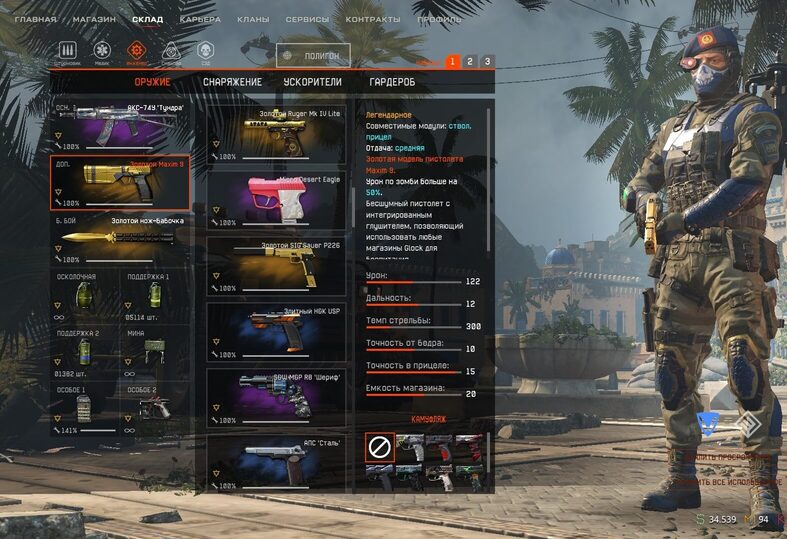Open the Кланы menu
This screenshot has height=539, width=787.
coord(253,19)
